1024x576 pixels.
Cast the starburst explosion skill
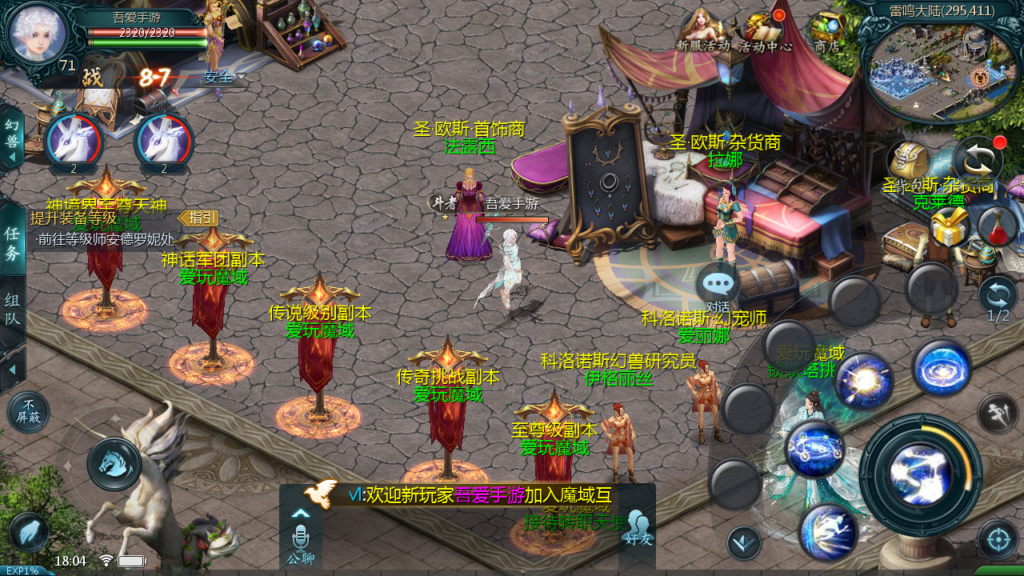click(x=863, y=381)
